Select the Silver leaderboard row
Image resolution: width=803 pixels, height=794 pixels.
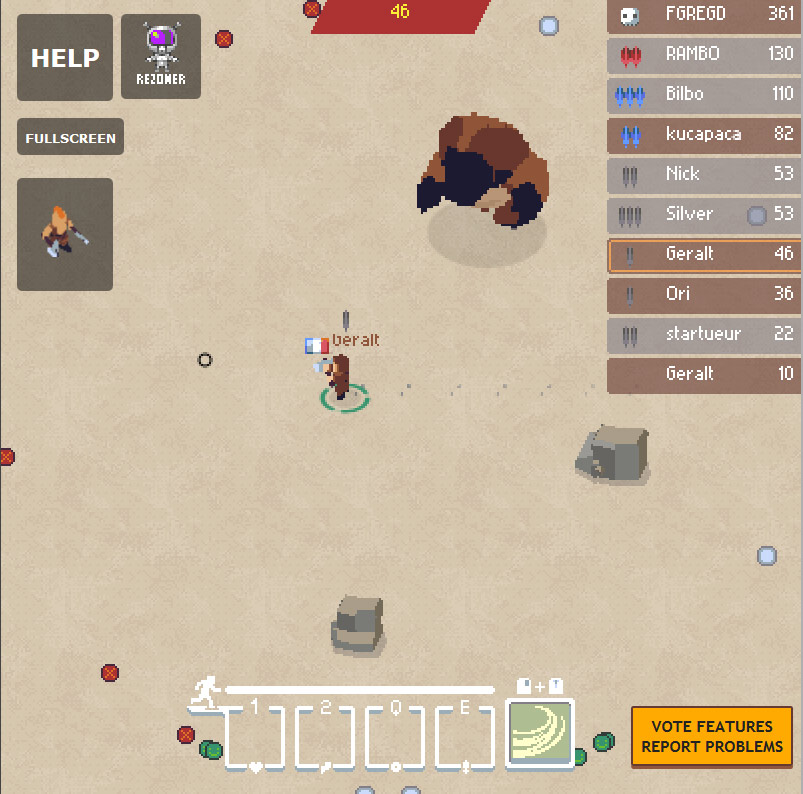pos(704,214)
